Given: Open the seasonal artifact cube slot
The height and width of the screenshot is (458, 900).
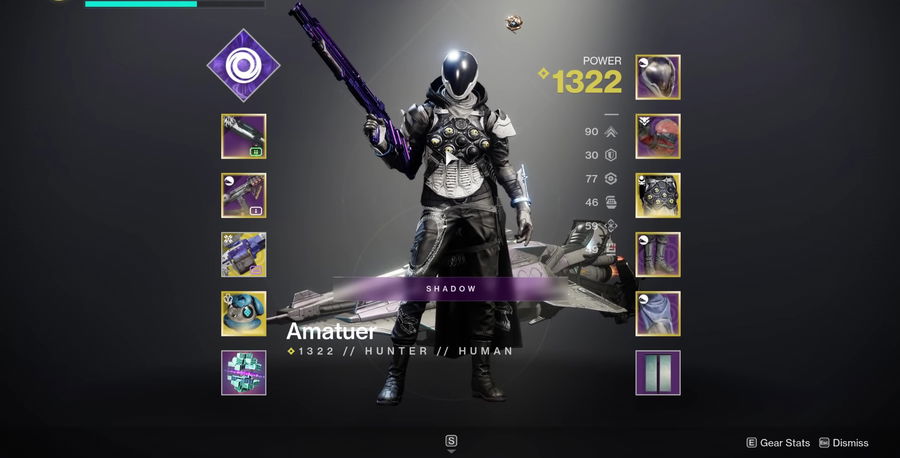Looking at the screenshot, I should tap(243, 372).
